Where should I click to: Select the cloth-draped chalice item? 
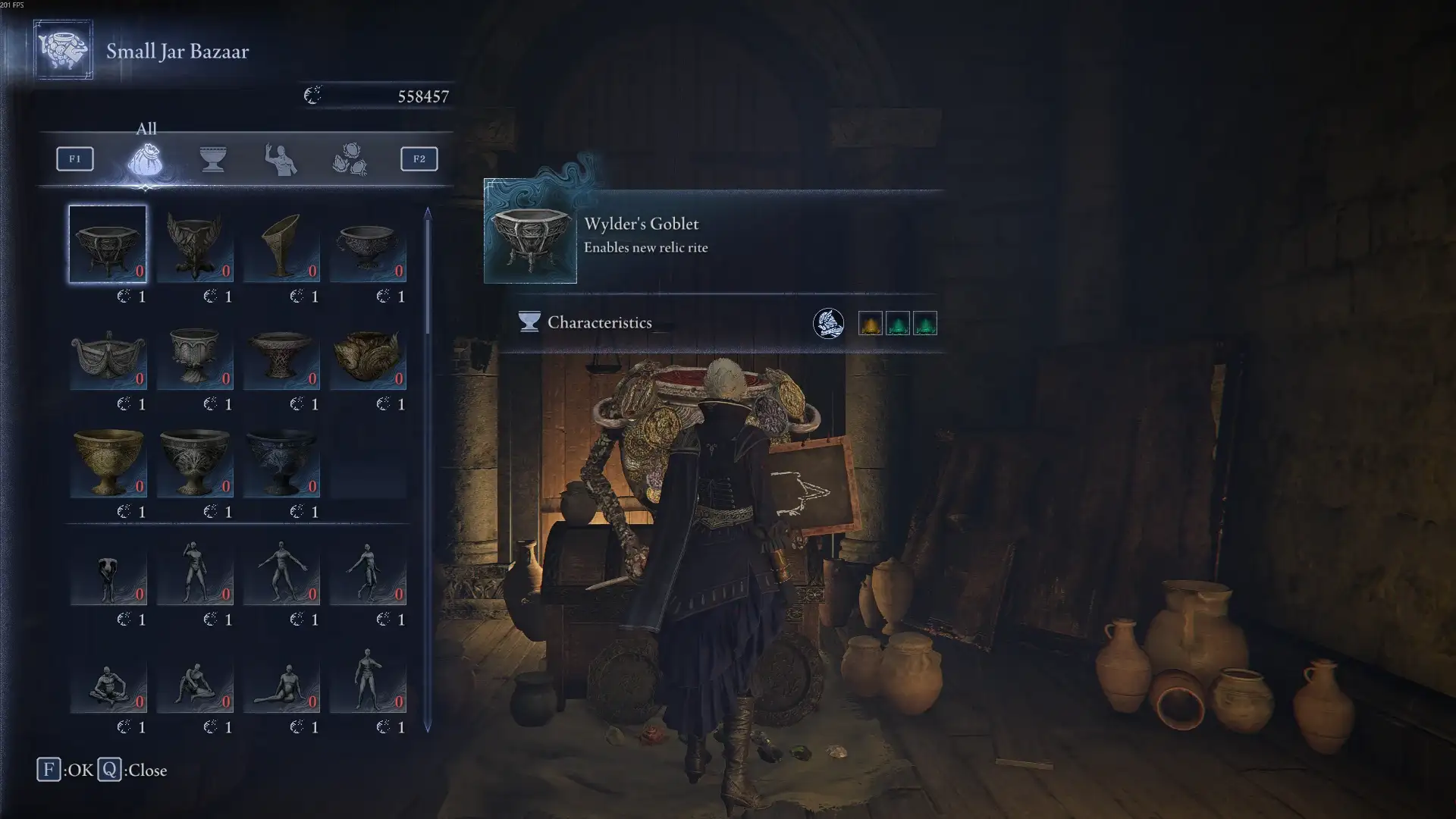(108, 356)
